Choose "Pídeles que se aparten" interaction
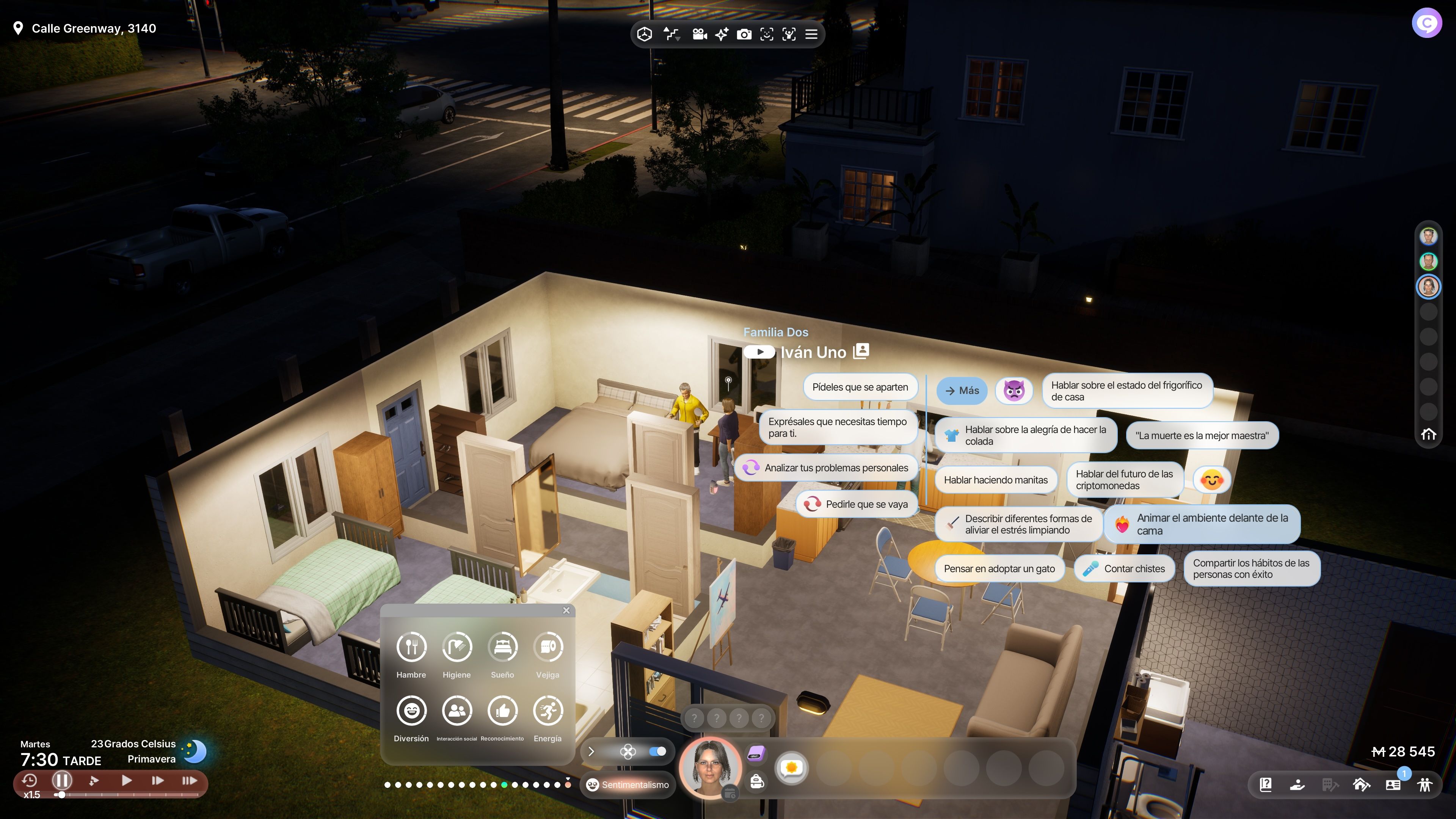The width and height of the screenshot is (1456, 819). coord(860,387)
